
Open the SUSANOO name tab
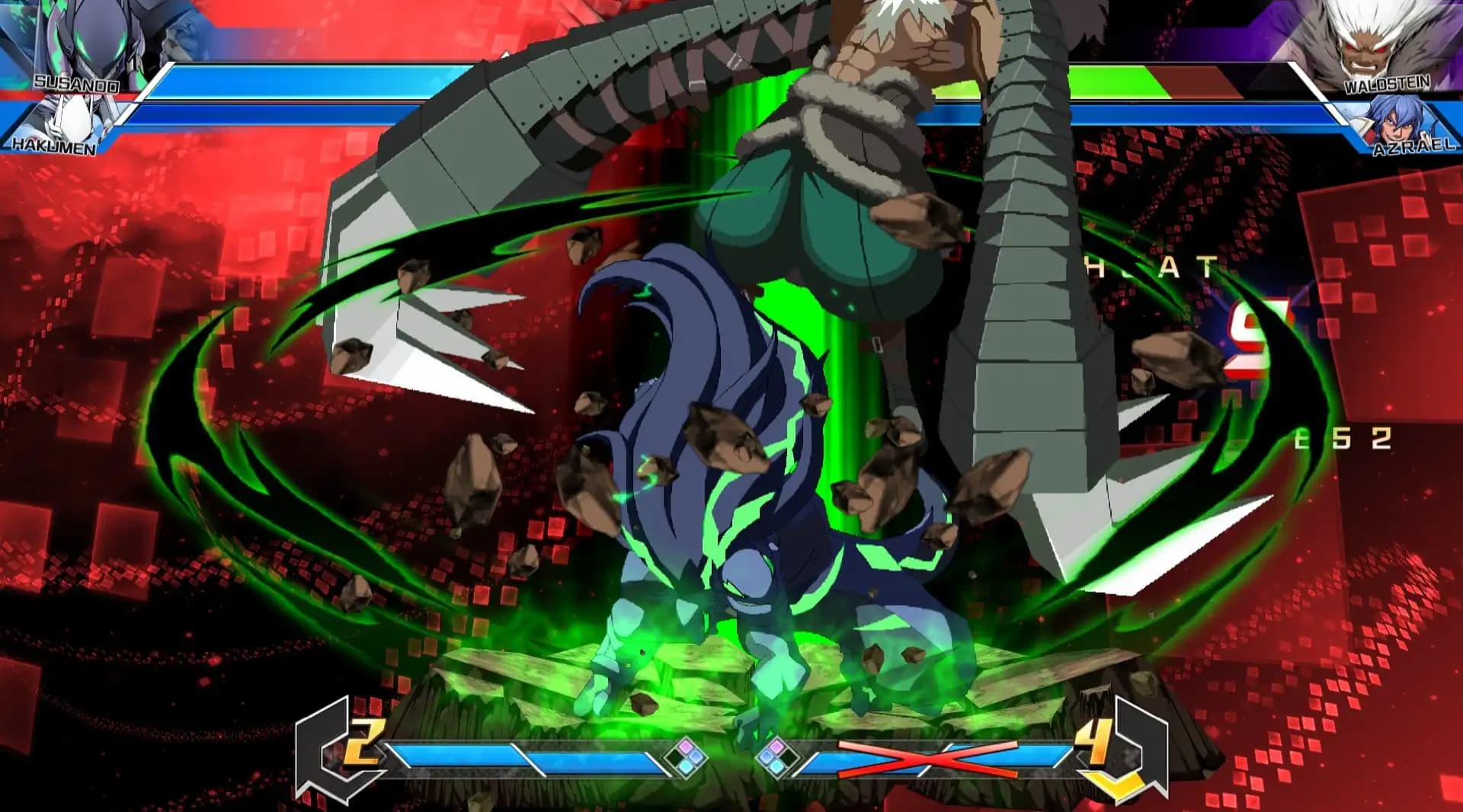pos(76,84)
